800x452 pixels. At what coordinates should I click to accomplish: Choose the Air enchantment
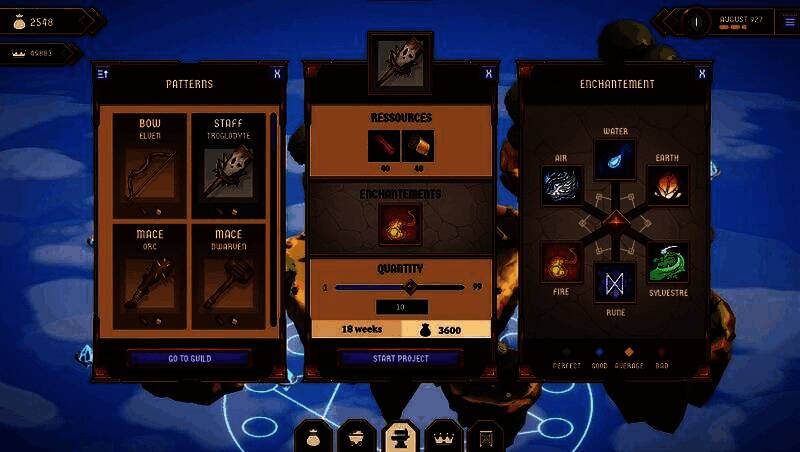pyautogui.click(x=562, y=186)
